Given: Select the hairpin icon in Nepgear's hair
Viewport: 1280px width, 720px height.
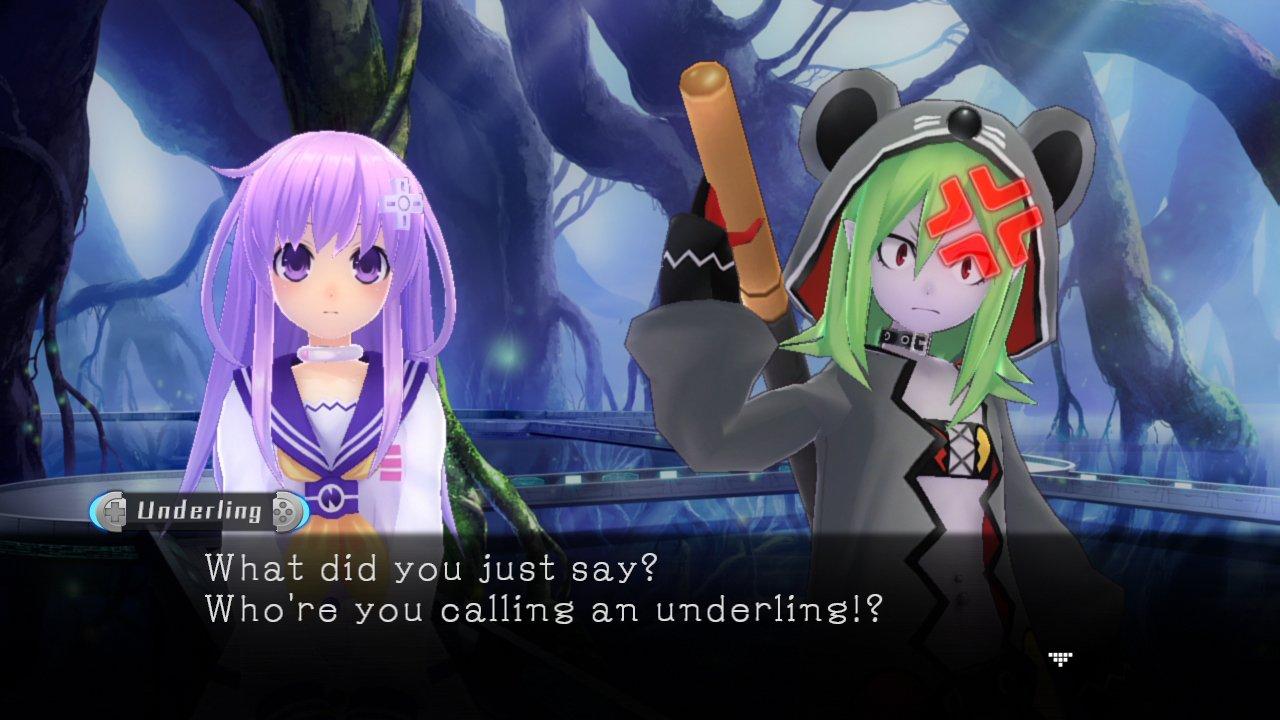Looking at the screenshot, I should [x=401, y=202].
